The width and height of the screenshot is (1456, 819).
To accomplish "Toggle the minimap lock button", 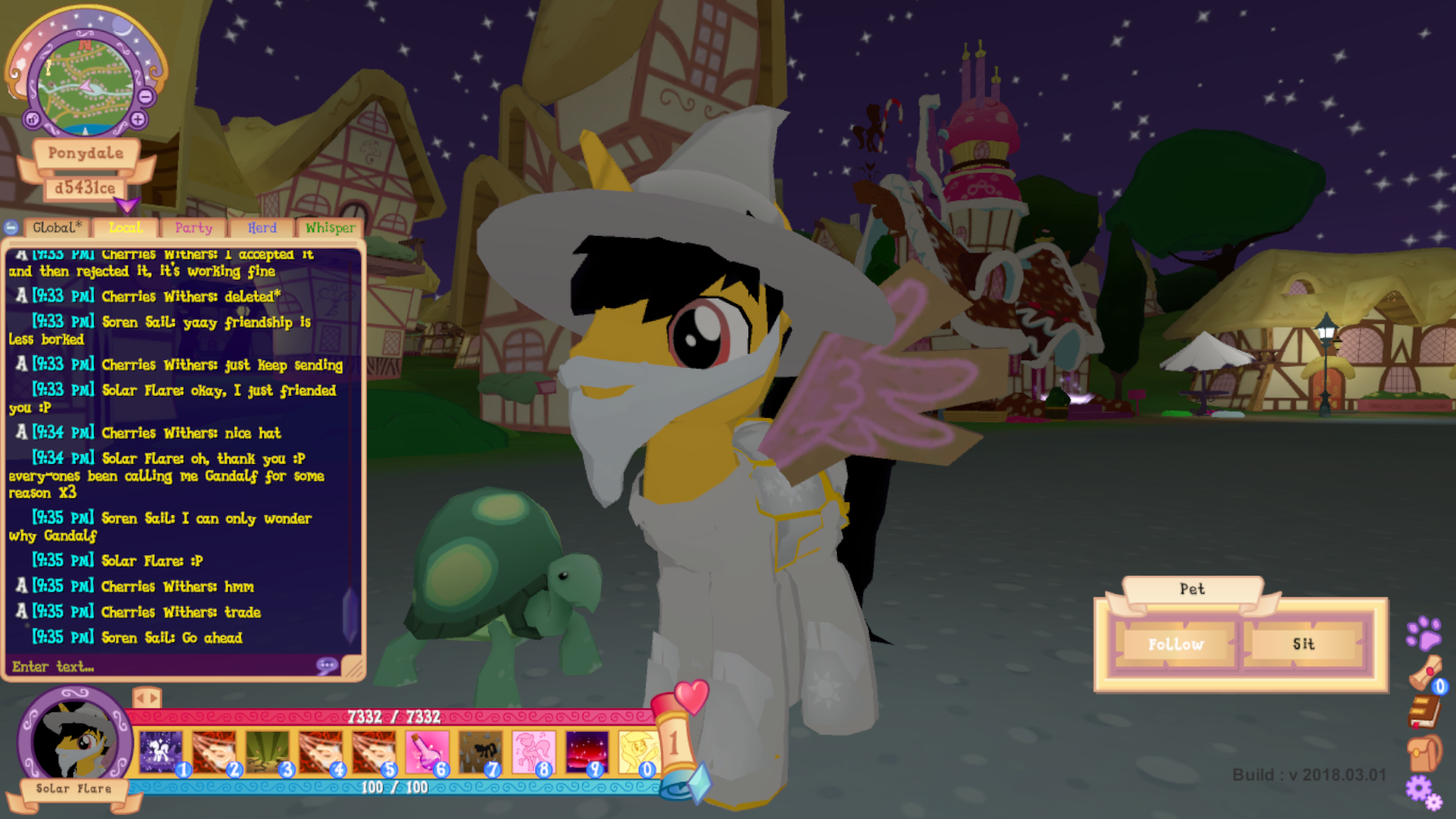I will (32, 119).
